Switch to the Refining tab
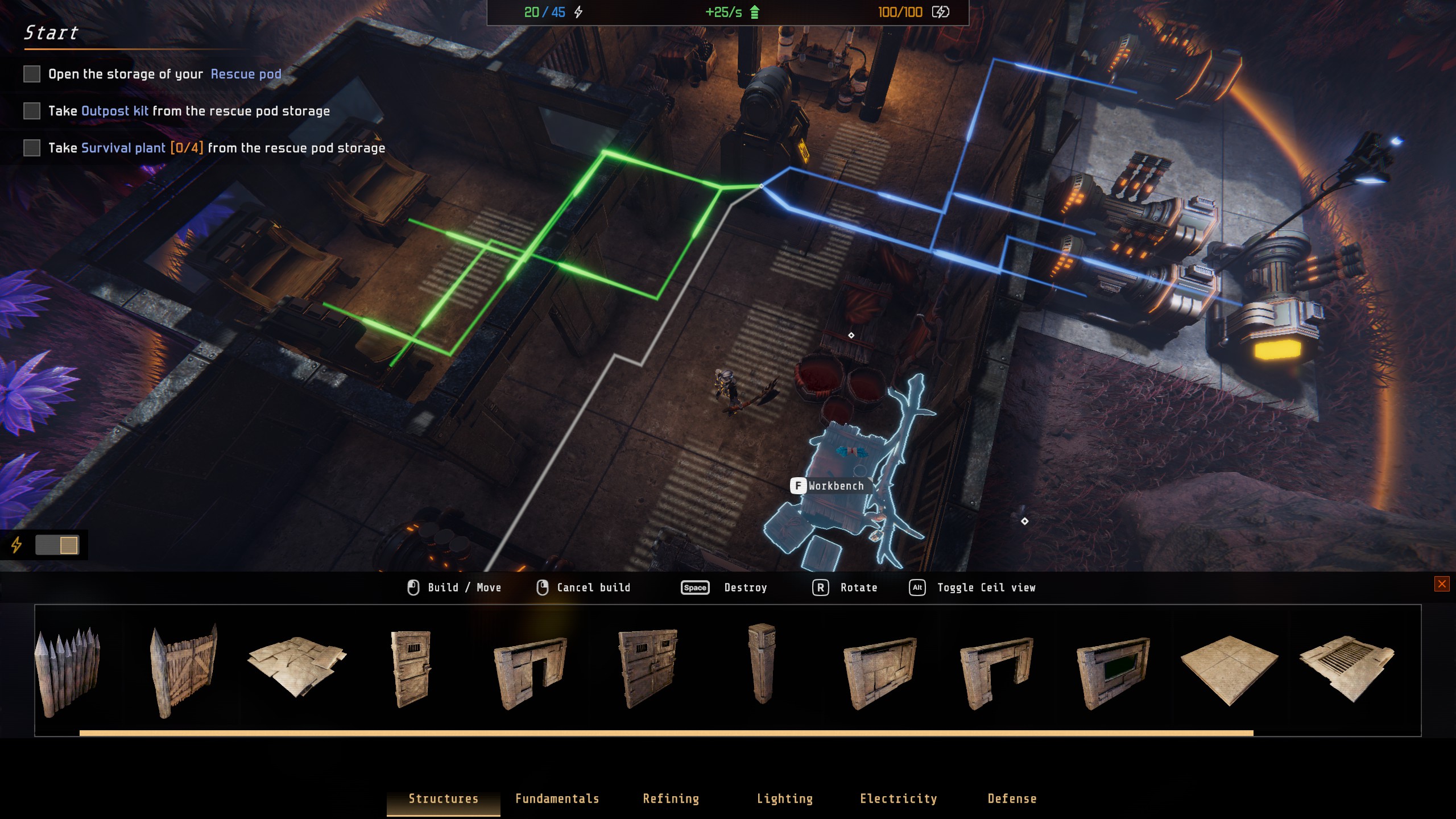This screenshot has width=1456, height=819. [x=671, y=799]
